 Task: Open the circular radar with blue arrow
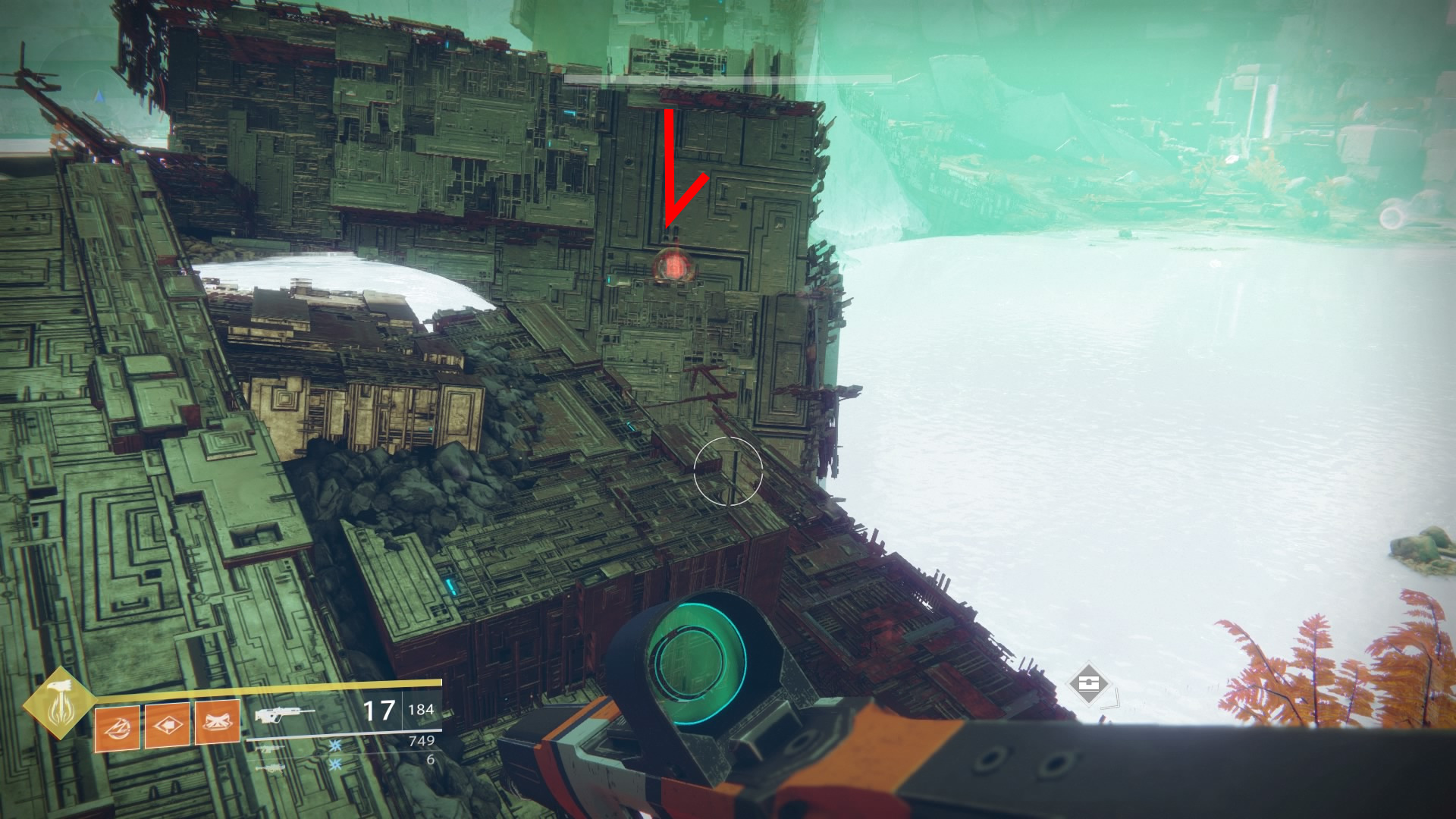pyautogui.click(x=99, y=97)
